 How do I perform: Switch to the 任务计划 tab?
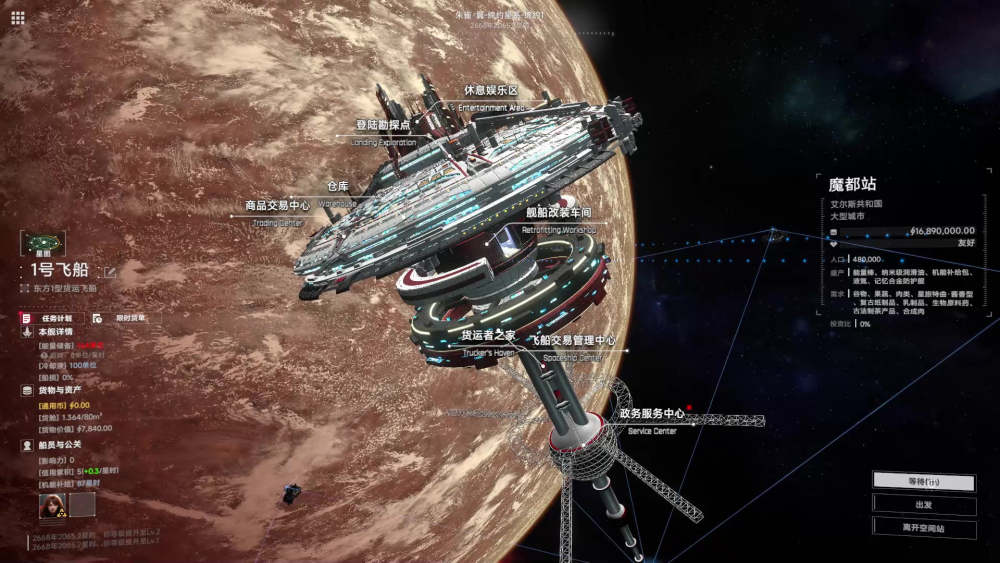coord(51,318)
